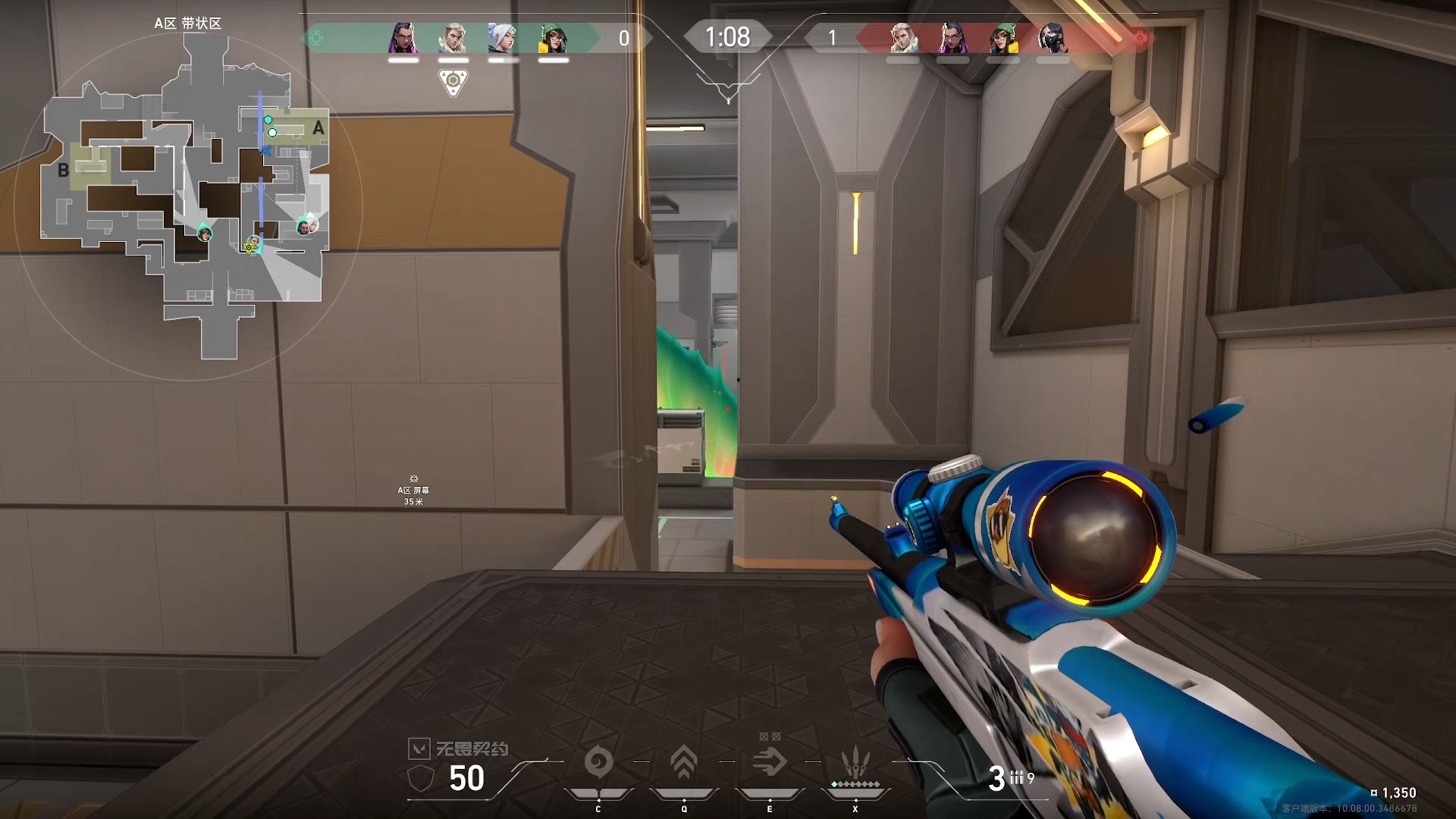
Task: Select Reyna's portrait on the green team bar
Action: [403, 38]
